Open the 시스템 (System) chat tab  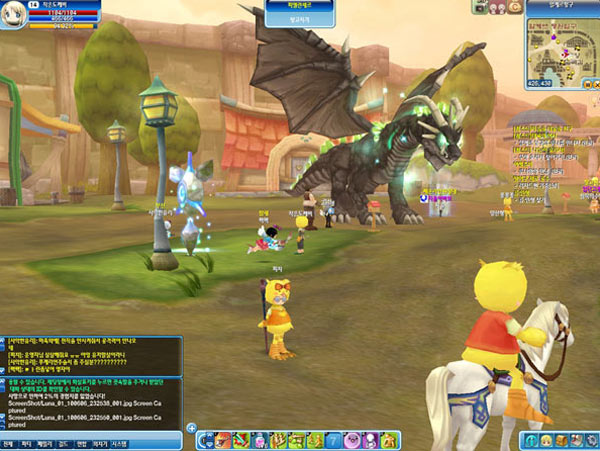tap(119, 443)
